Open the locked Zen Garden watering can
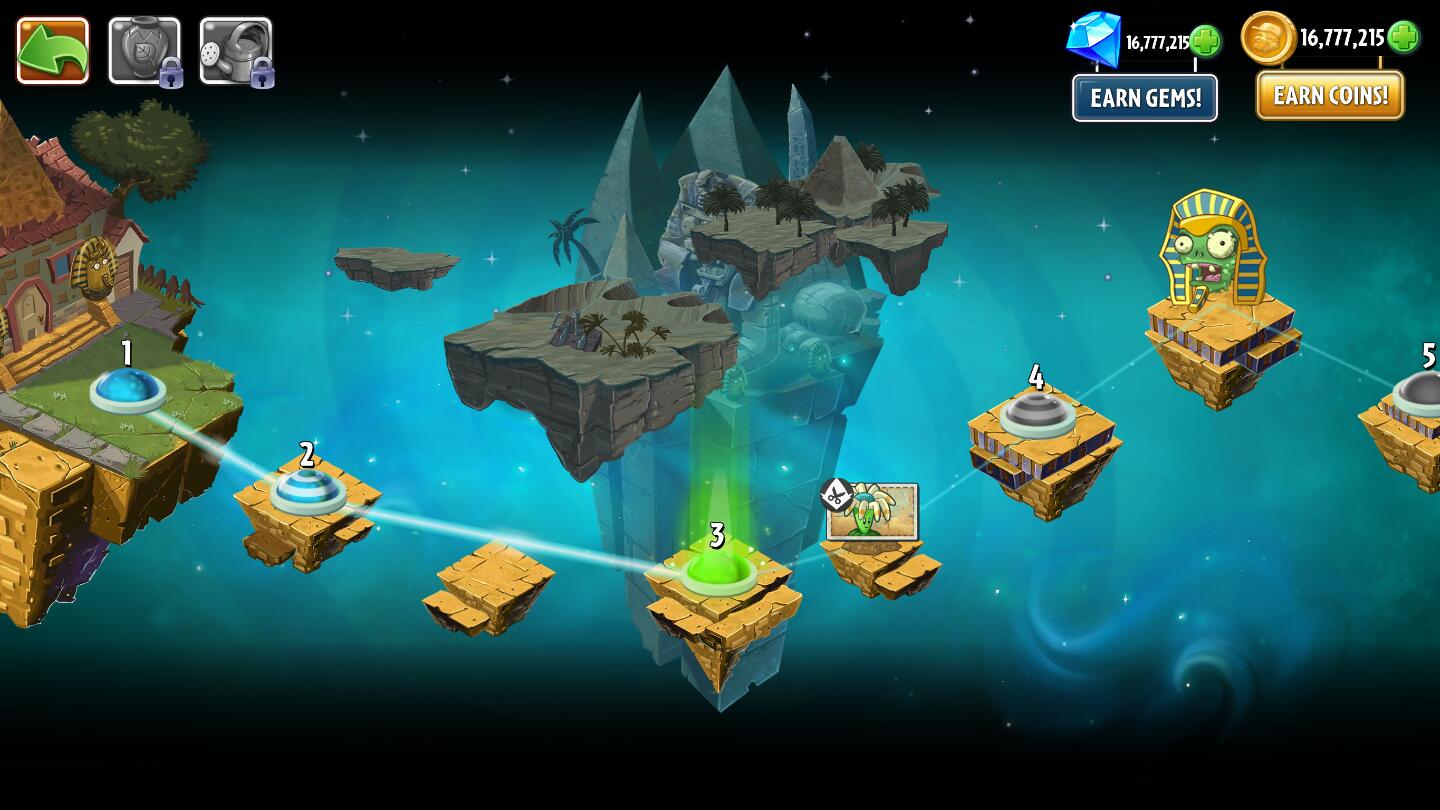The width and height of the screenshot is (1440, 810). (236, 50)
